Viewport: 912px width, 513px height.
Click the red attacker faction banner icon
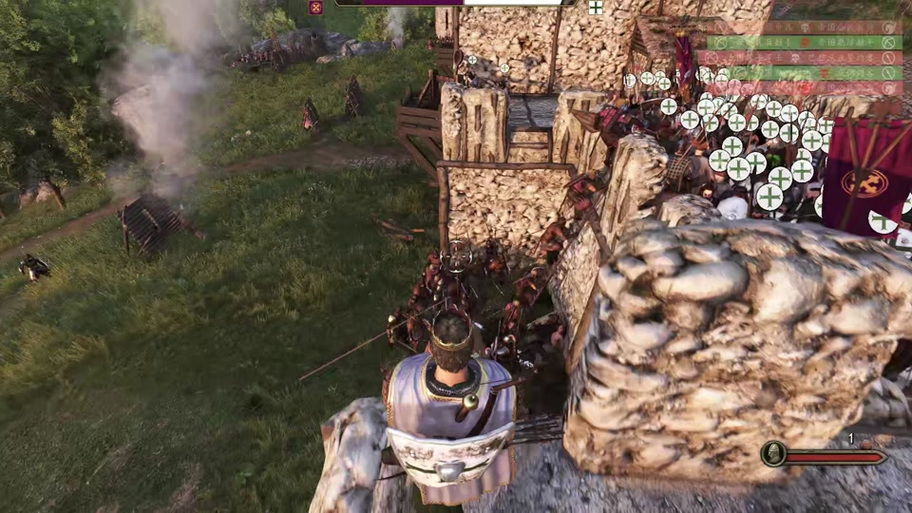coord(316,7)
